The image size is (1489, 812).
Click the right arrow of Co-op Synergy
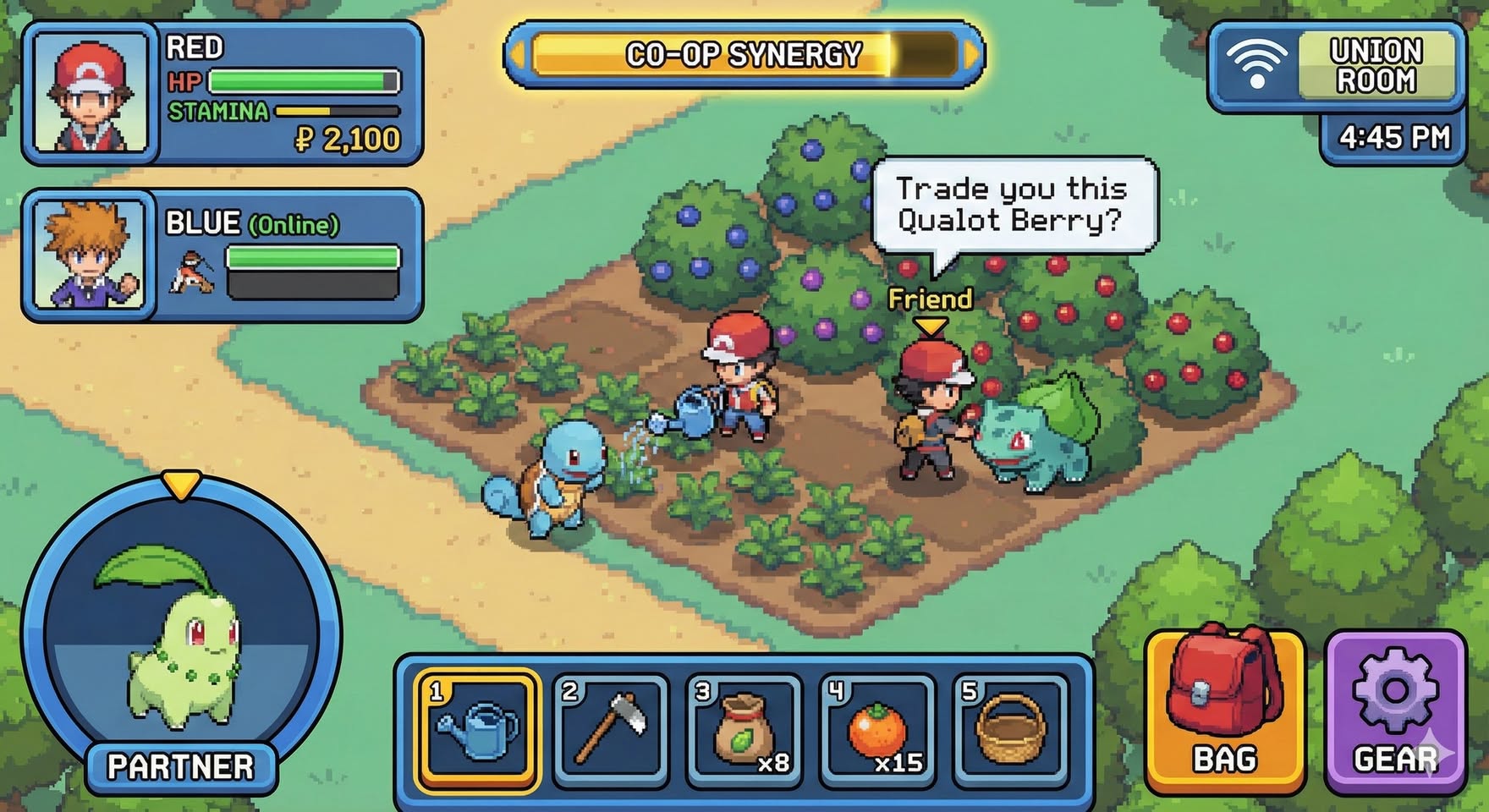972,55
